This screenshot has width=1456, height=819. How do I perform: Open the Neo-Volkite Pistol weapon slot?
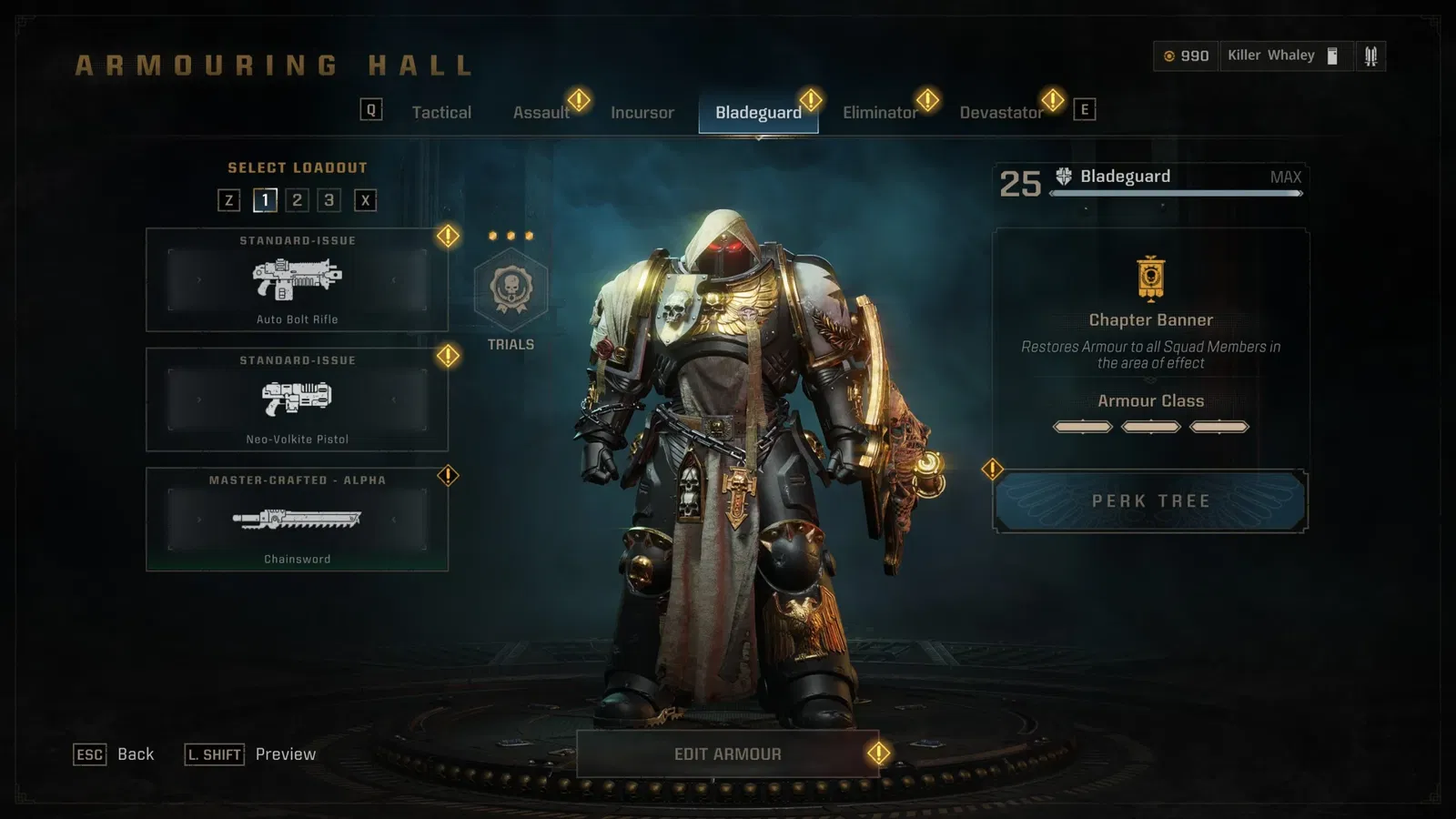pyautogui.click(x=297, y=399)
